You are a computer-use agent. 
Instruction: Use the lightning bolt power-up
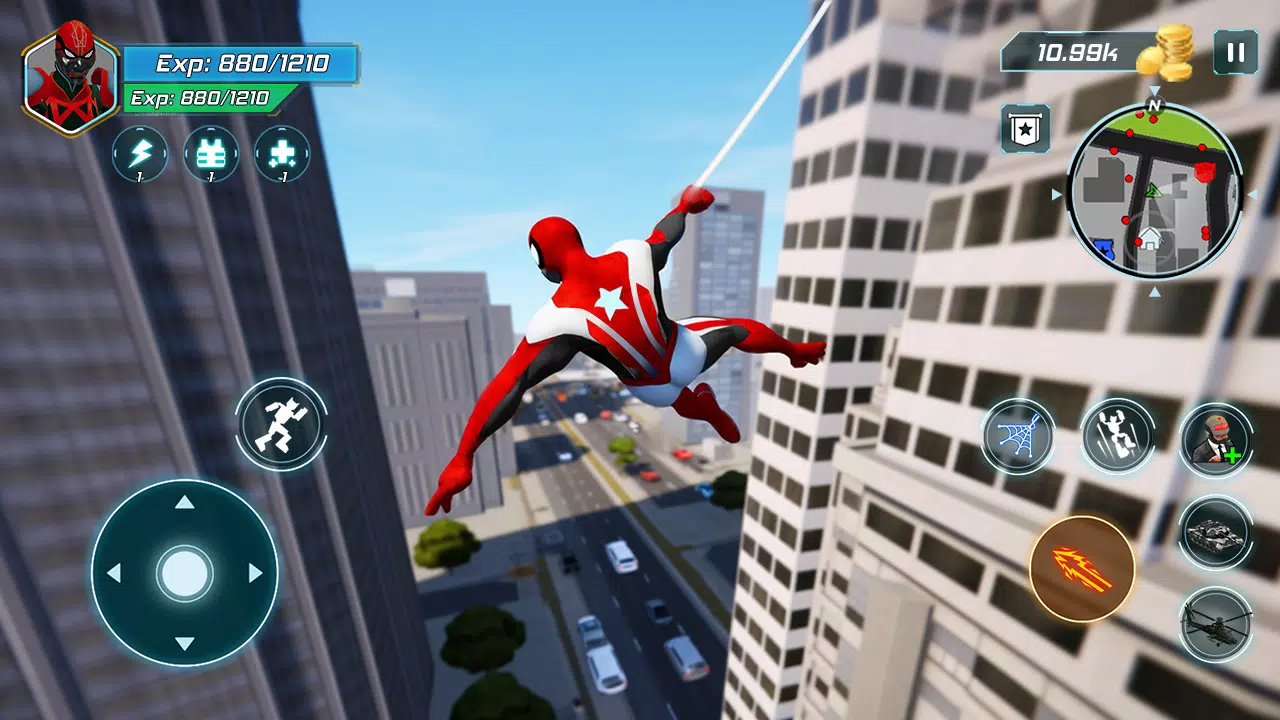pyautogui.click(x=140, y=154)
